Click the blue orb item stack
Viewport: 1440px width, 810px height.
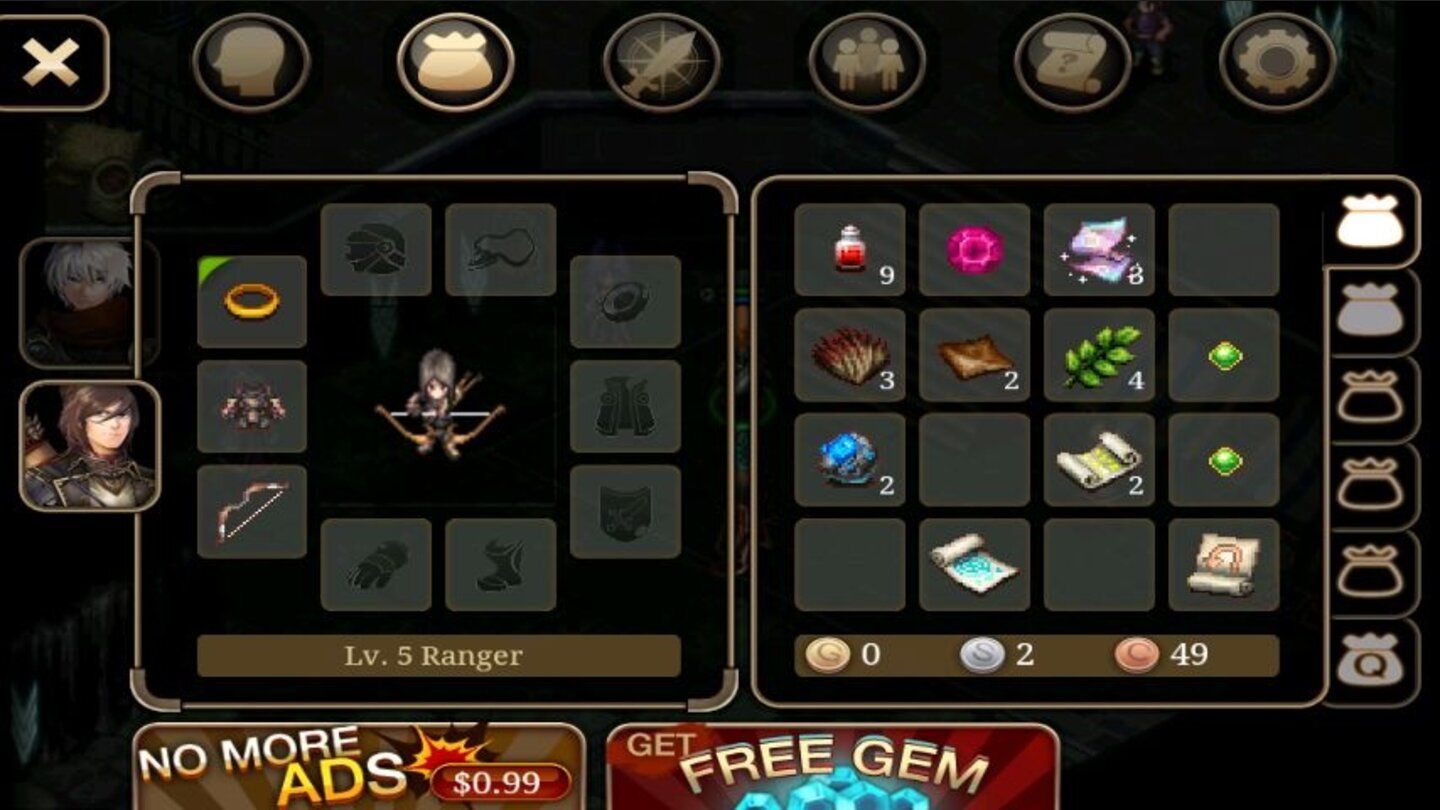coord(849,460)
